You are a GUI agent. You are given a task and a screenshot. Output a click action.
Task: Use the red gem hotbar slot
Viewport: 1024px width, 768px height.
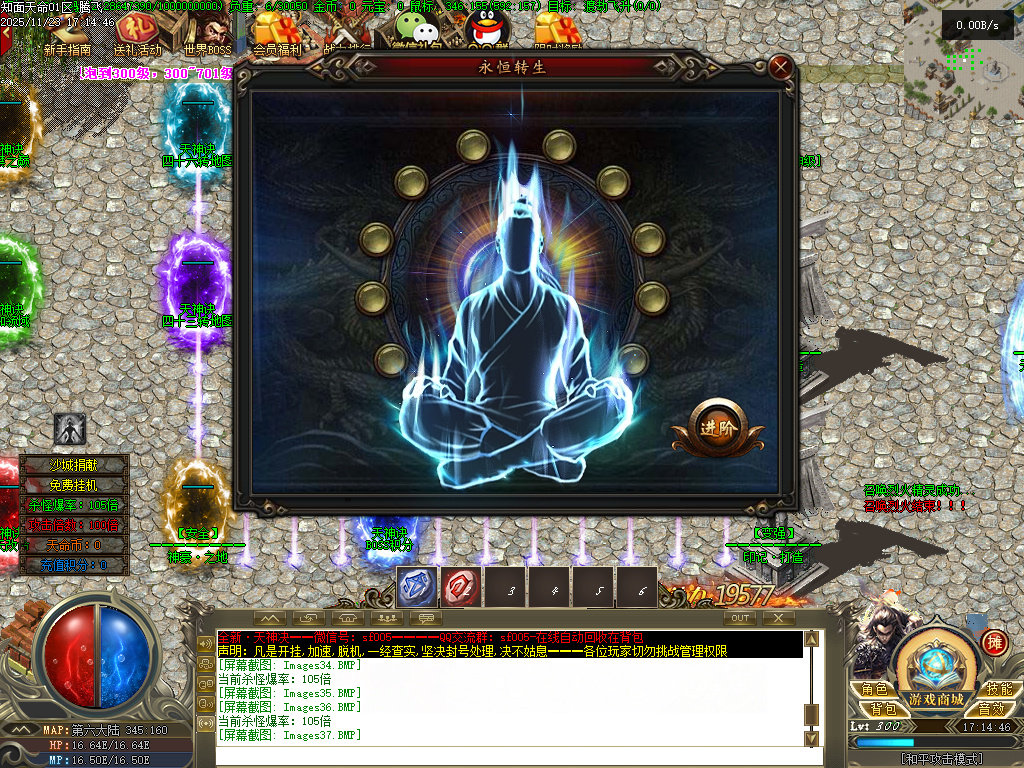[462, 588]
